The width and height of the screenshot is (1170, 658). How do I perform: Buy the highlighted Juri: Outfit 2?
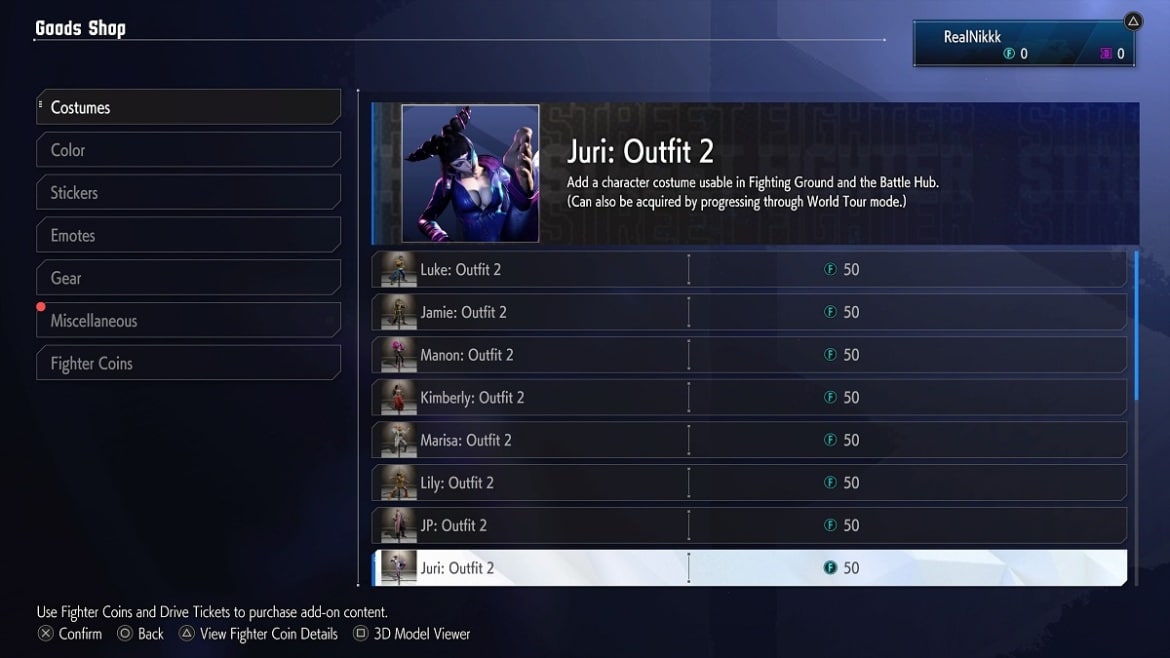point(749,568)
